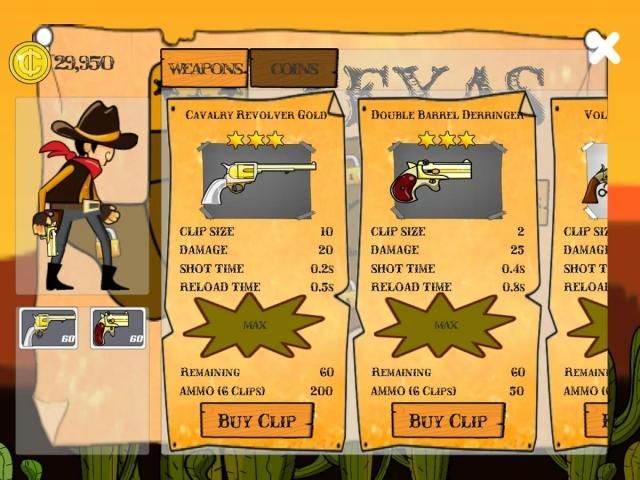
Task: Click the Cavalry Revolver Gold weapon image
Action: click(256, 181)
